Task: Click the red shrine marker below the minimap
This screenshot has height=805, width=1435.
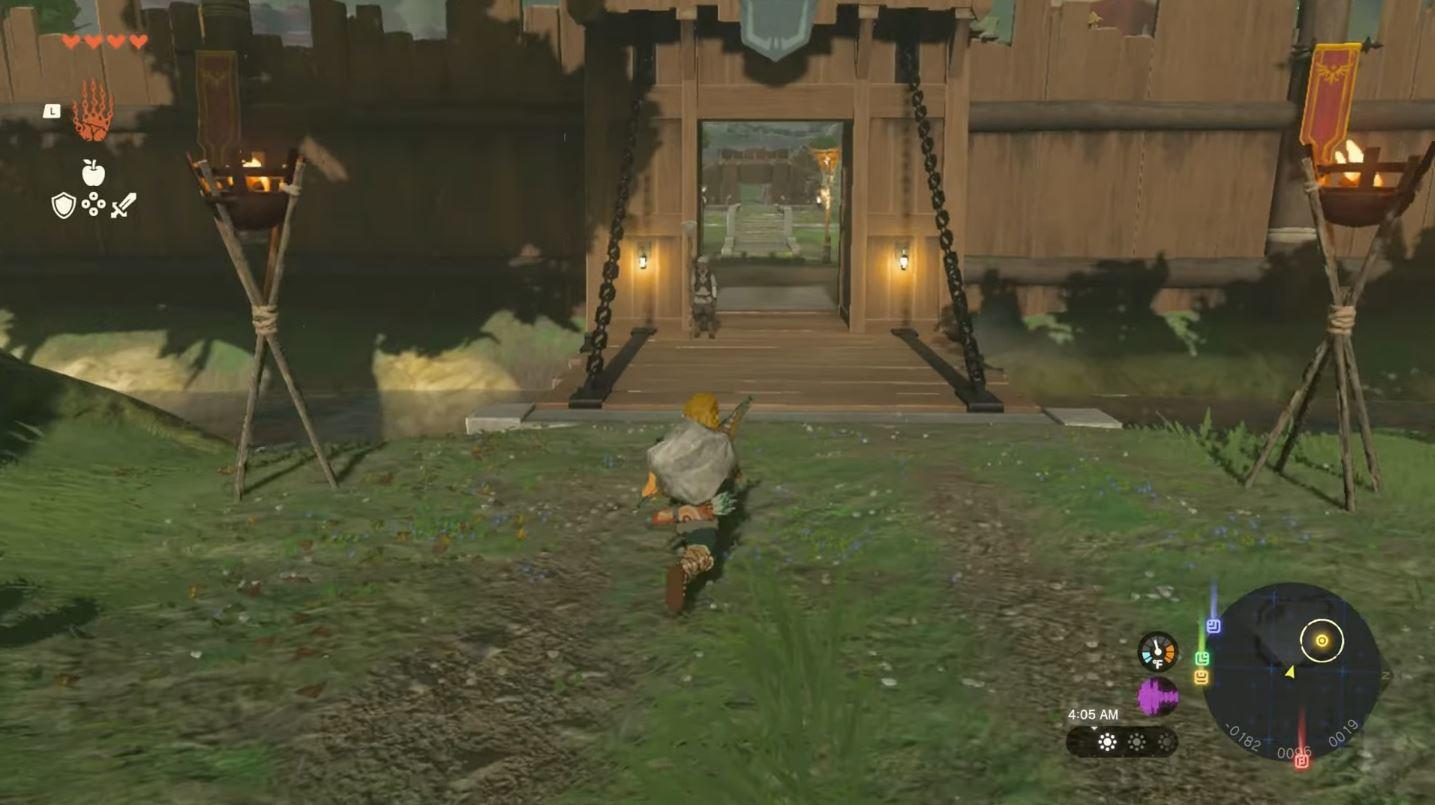Action: [1300, 762]
